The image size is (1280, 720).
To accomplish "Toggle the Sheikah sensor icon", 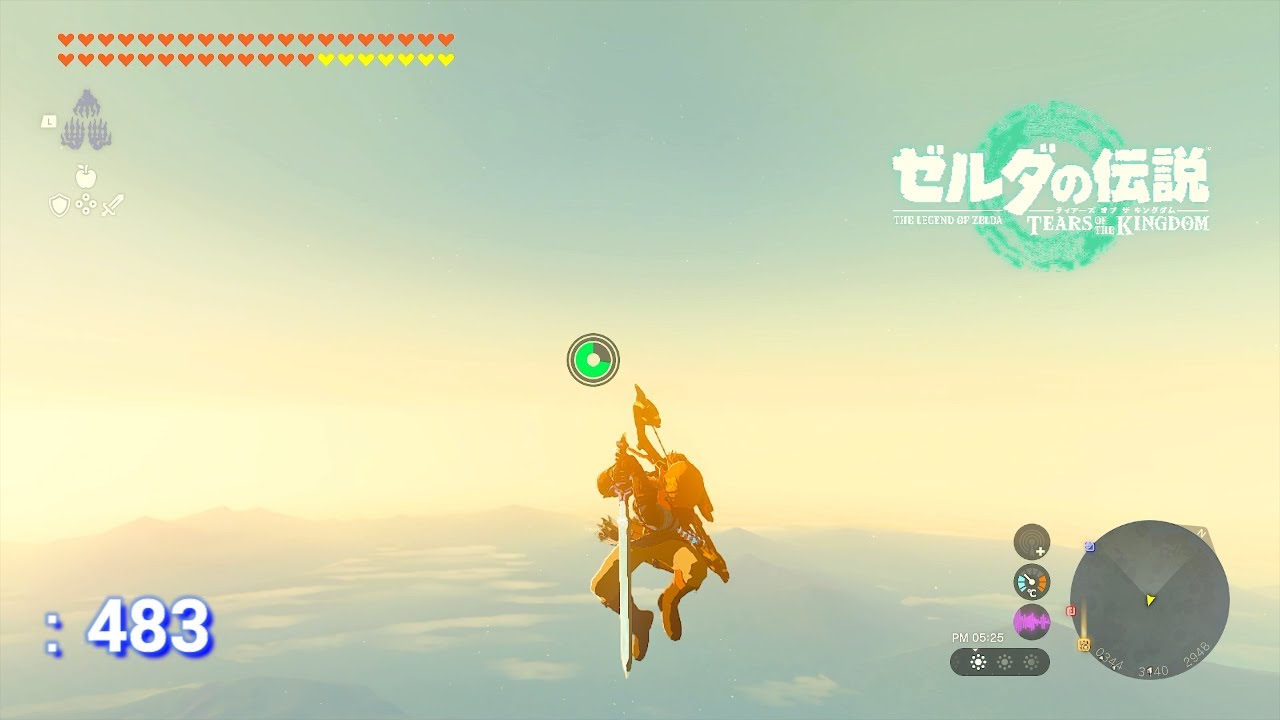I will pyautogui.click(x=1031, y=542).
